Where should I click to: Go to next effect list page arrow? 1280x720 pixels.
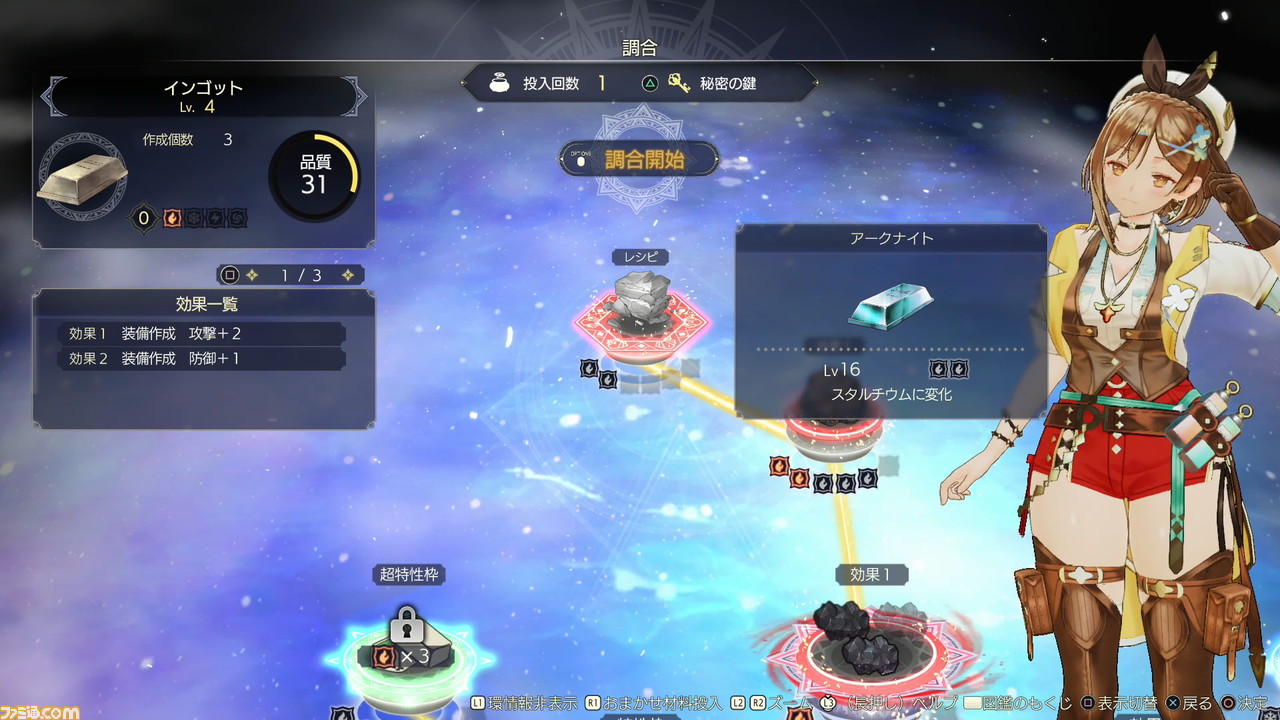348,275
